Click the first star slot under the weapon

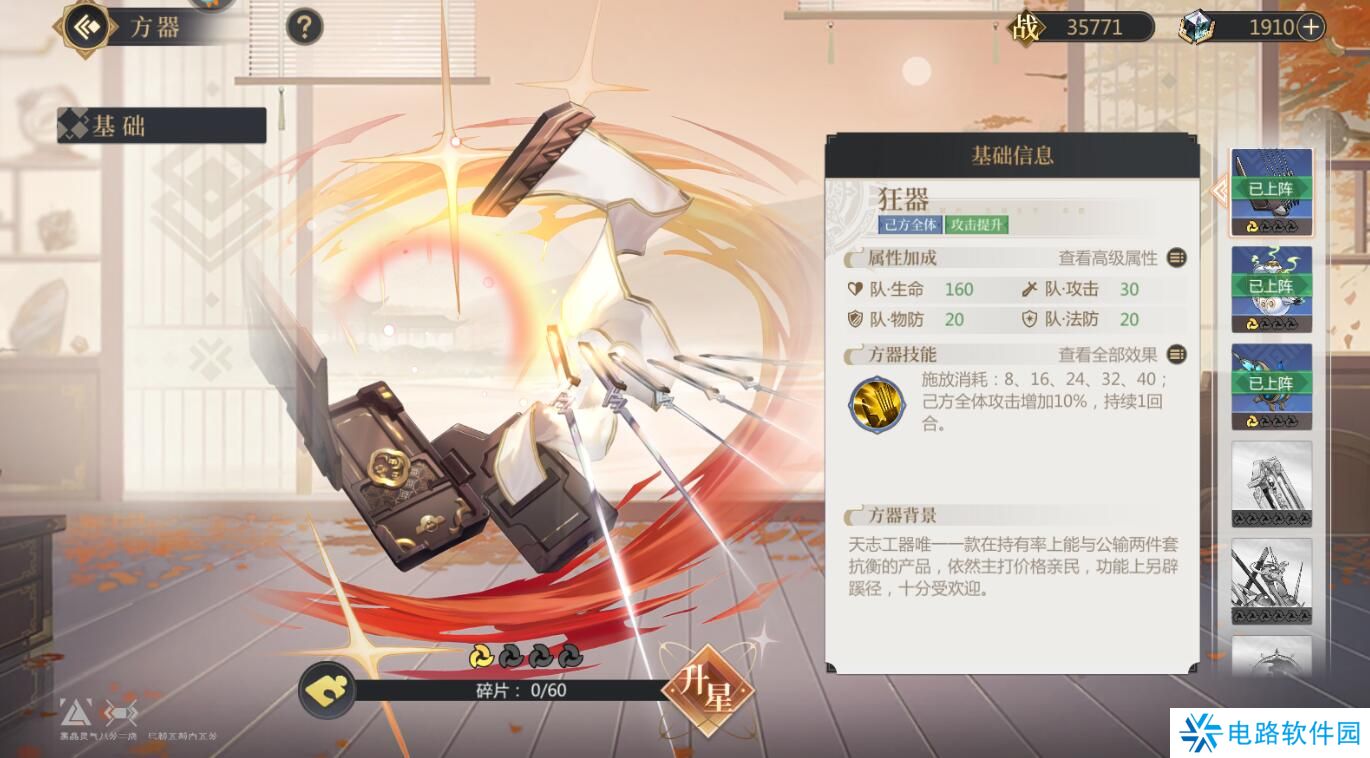481,655
